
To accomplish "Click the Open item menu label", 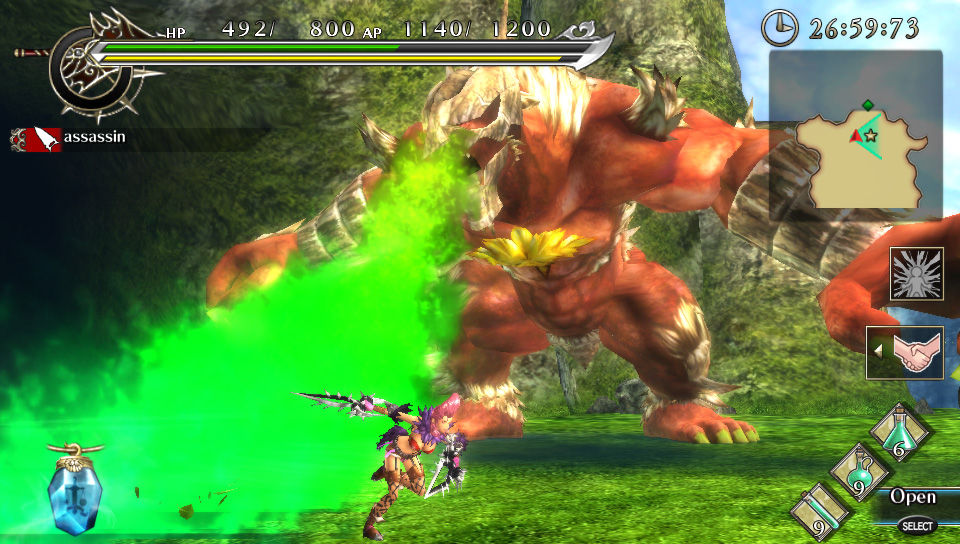I will [913, 497].
